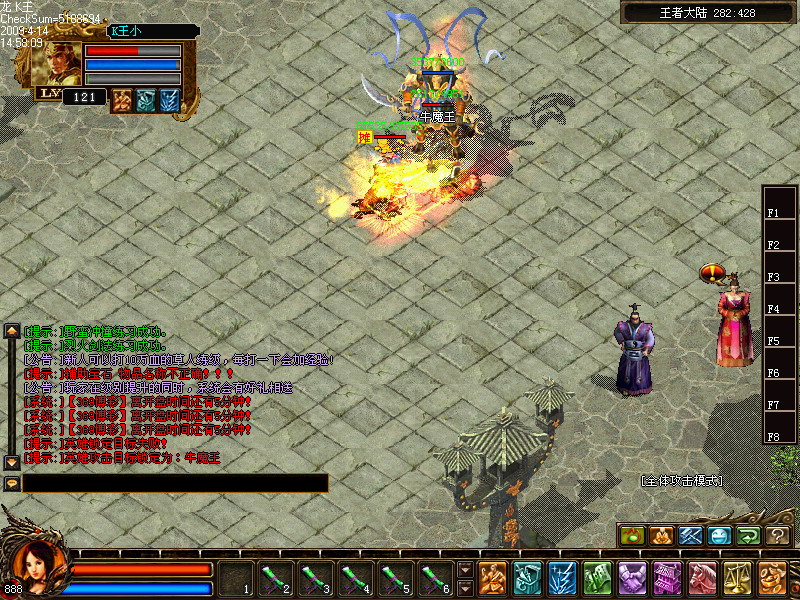
Task: Open the blue lightning skills icon
Action: point(562,578)
